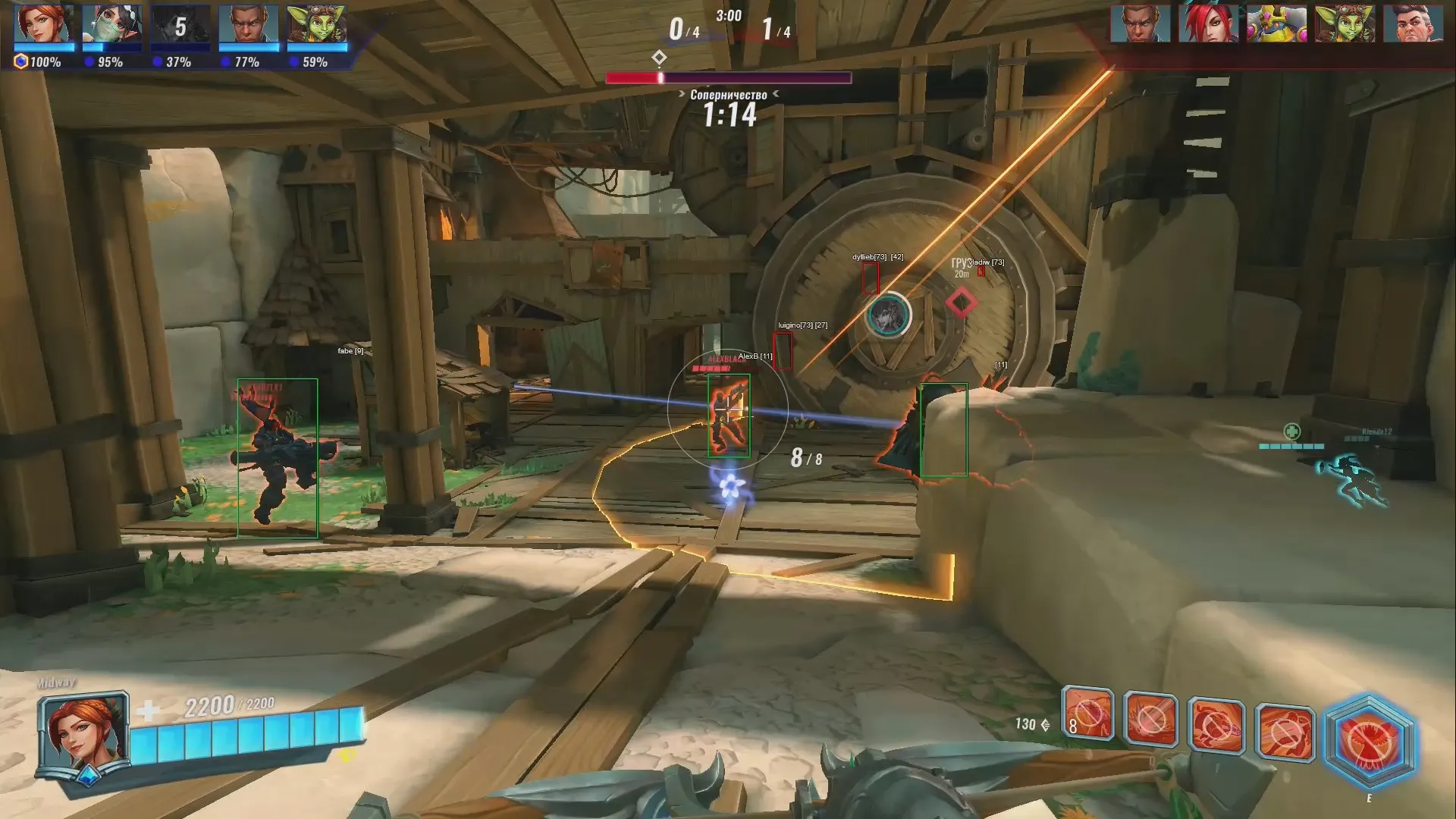This screenshot has height=819, width=1456.
Task: Select the crossbow weapon icon showing 8
Action: pyautogui.click(x=1087, y=714)
